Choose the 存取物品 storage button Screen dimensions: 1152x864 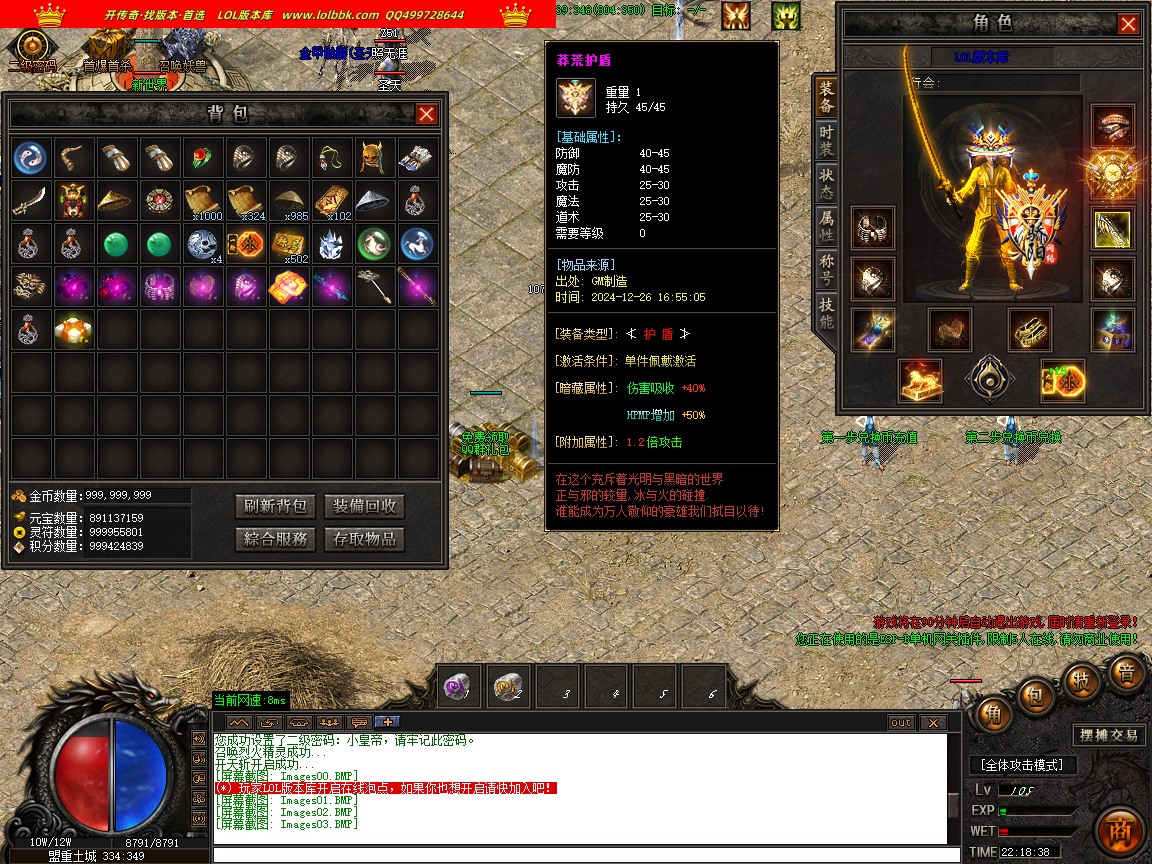pyautogui.click(x=364, y=539)
